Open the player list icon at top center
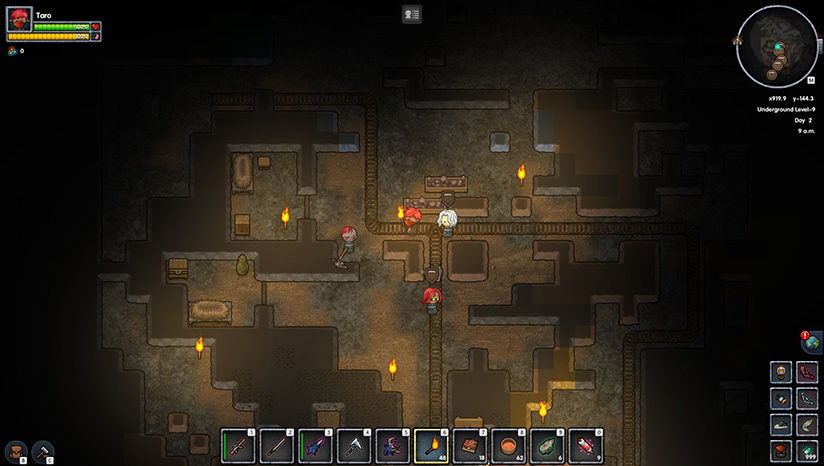This screenshot has width=824, height=466. (x=412, y=14)
